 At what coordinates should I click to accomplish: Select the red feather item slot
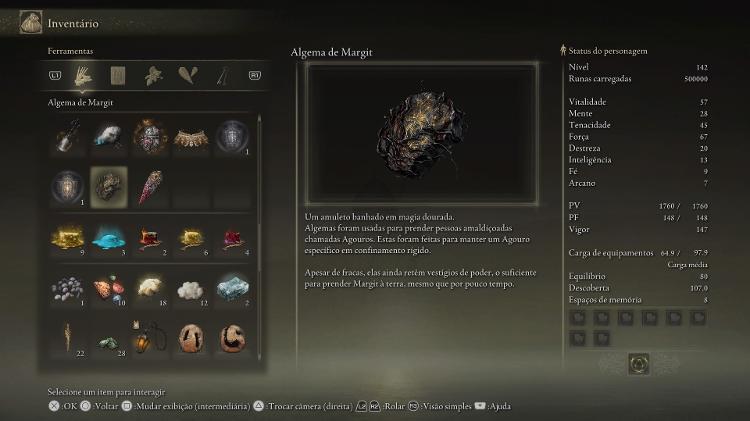click(x=149, y=186)
